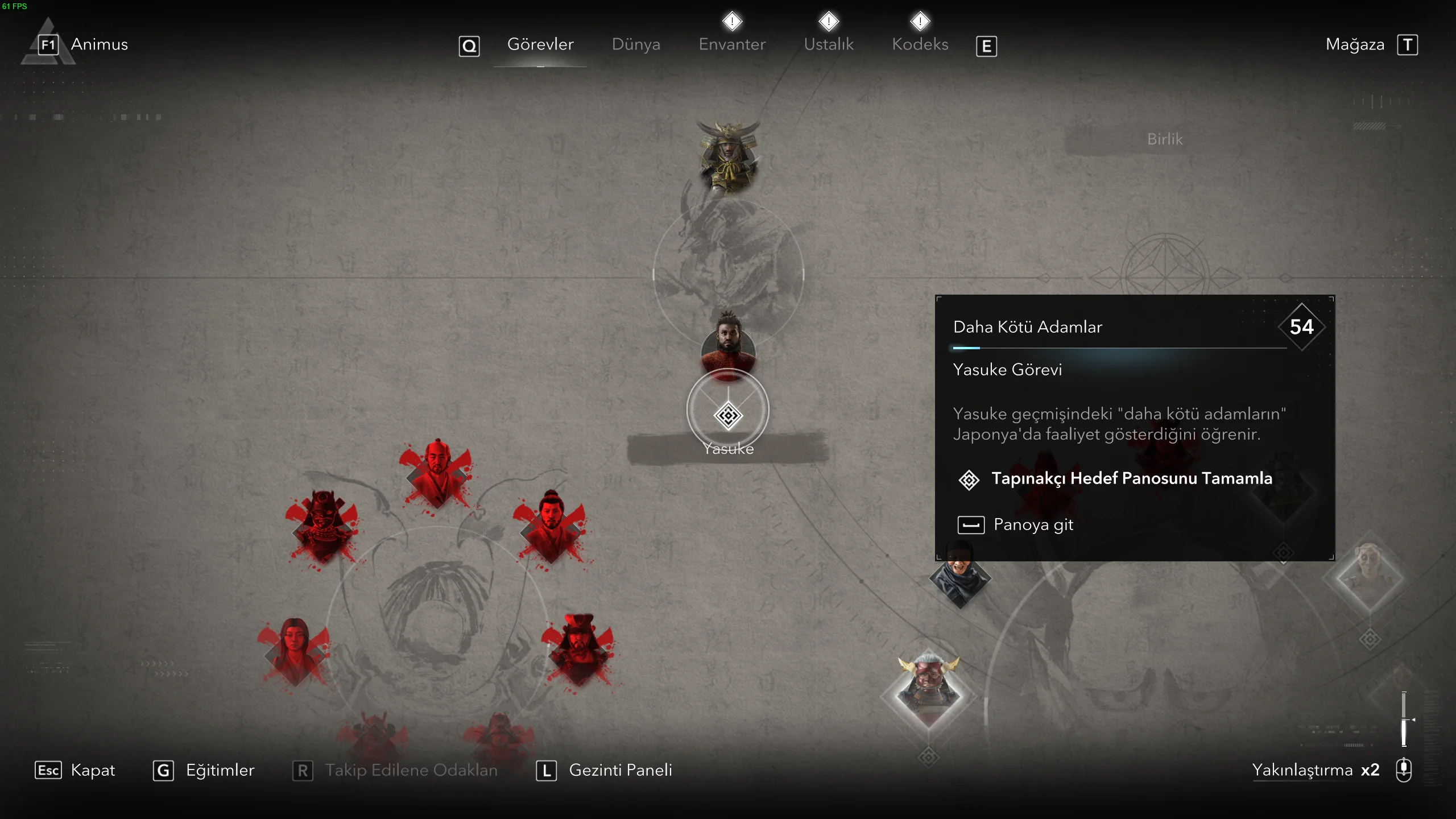Select the eliminated long-haired woman target

point(294,650)
